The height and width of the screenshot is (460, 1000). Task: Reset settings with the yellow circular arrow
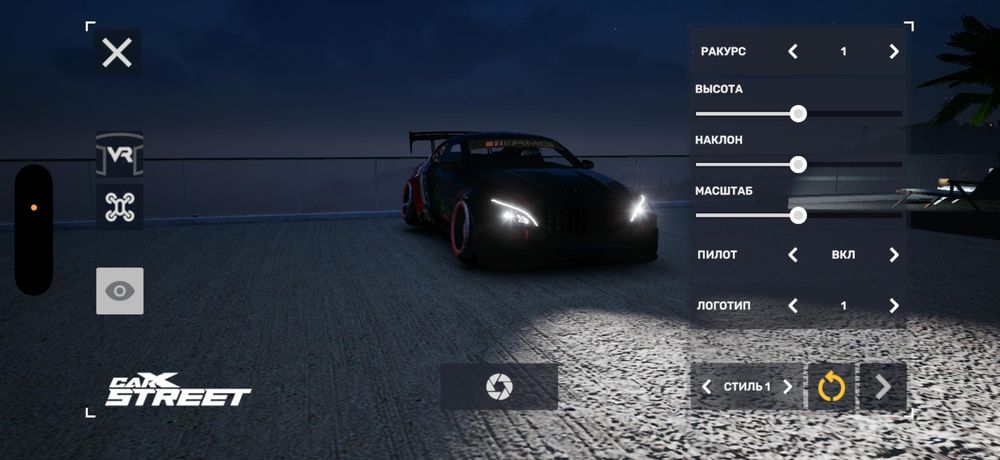click(x=832, y=386)
